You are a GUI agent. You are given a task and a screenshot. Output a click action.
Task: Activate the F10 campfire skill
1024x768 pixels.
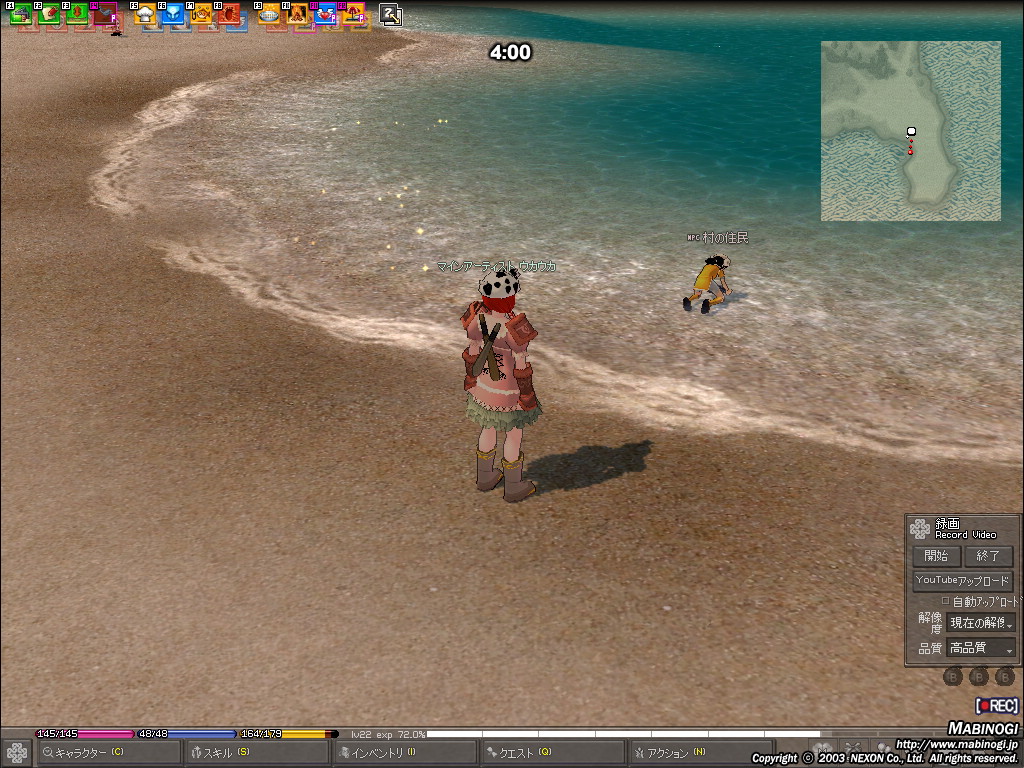click(297, 14)
